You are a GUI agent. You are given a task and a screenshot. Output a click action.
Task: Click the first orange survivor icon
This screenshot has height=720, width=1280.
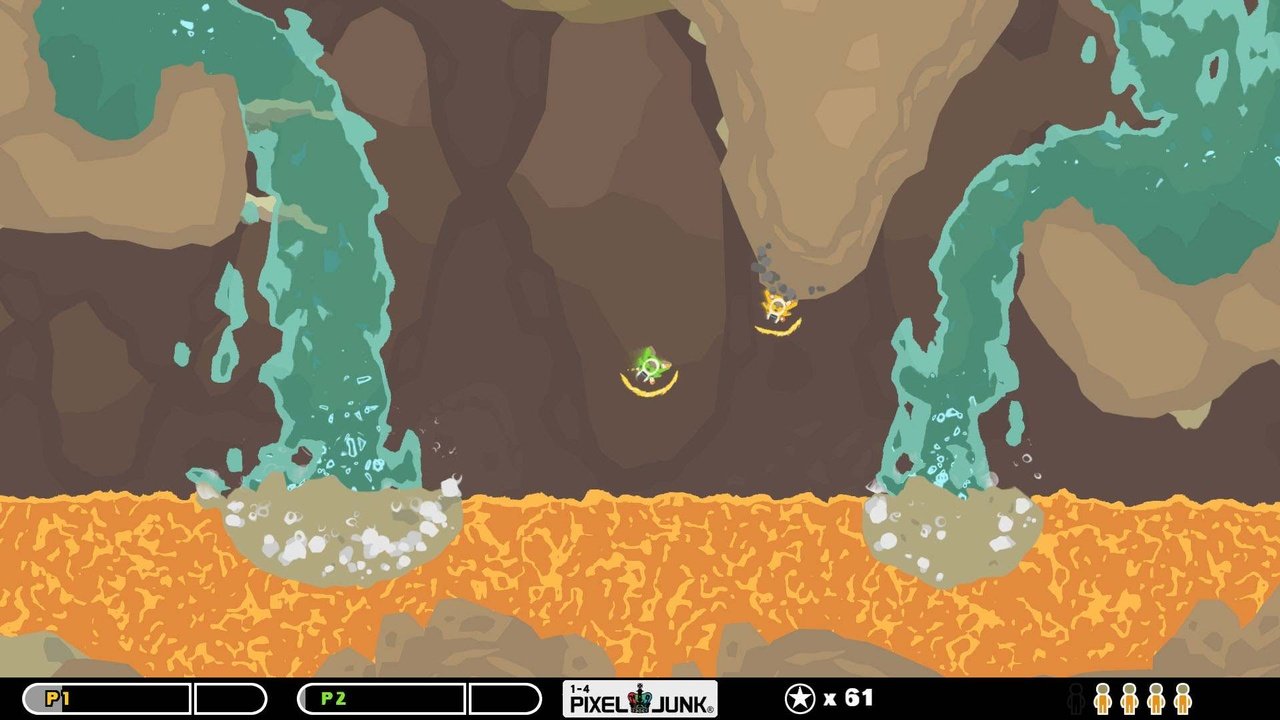pyautogui.click(x=1101, y=700)
